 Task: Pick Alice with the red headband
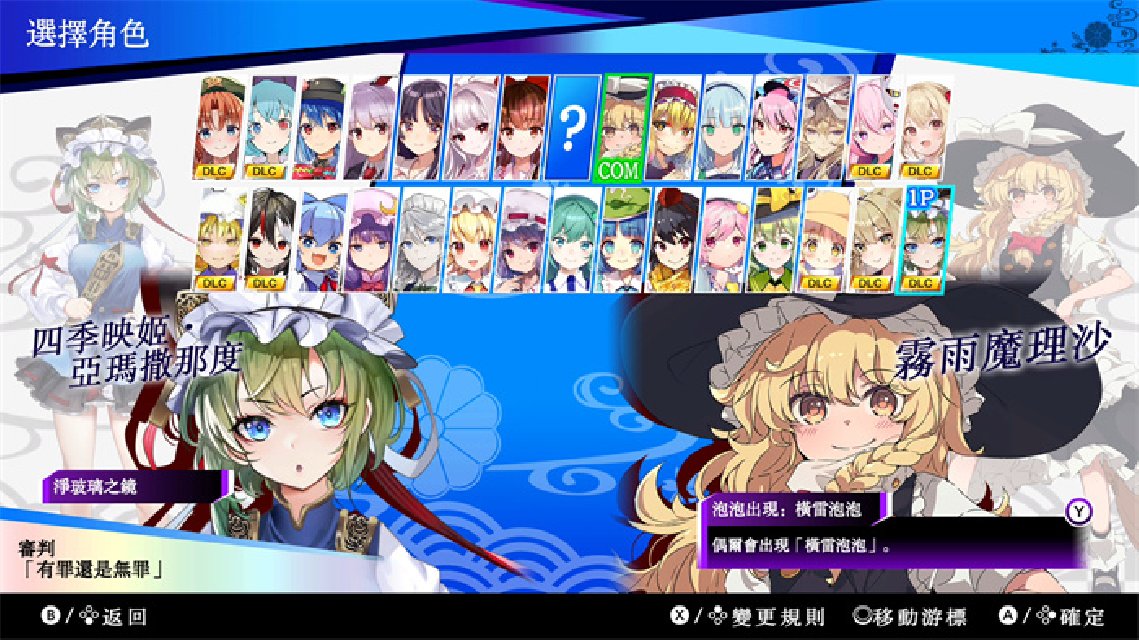673,127
